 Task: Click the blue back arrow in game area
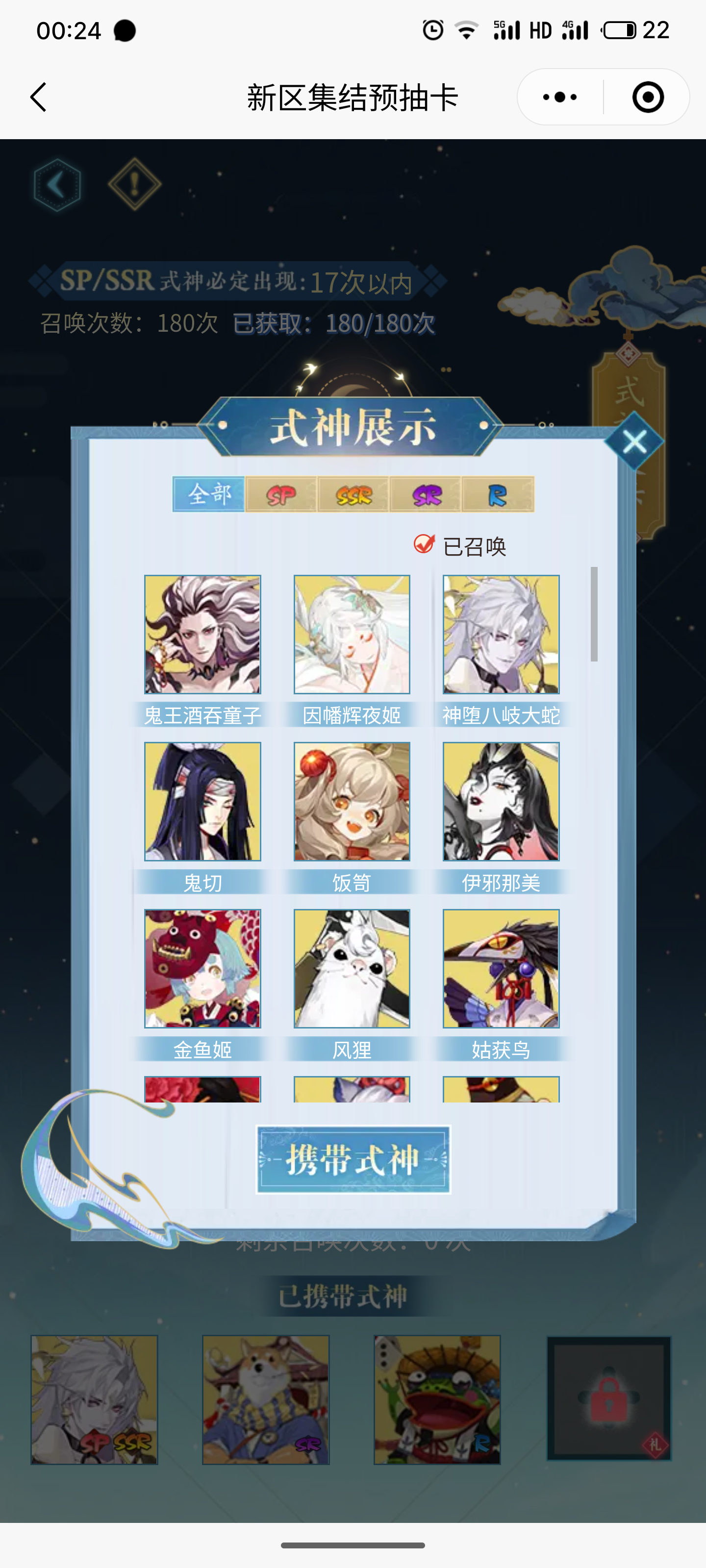(x=57, y=184)
